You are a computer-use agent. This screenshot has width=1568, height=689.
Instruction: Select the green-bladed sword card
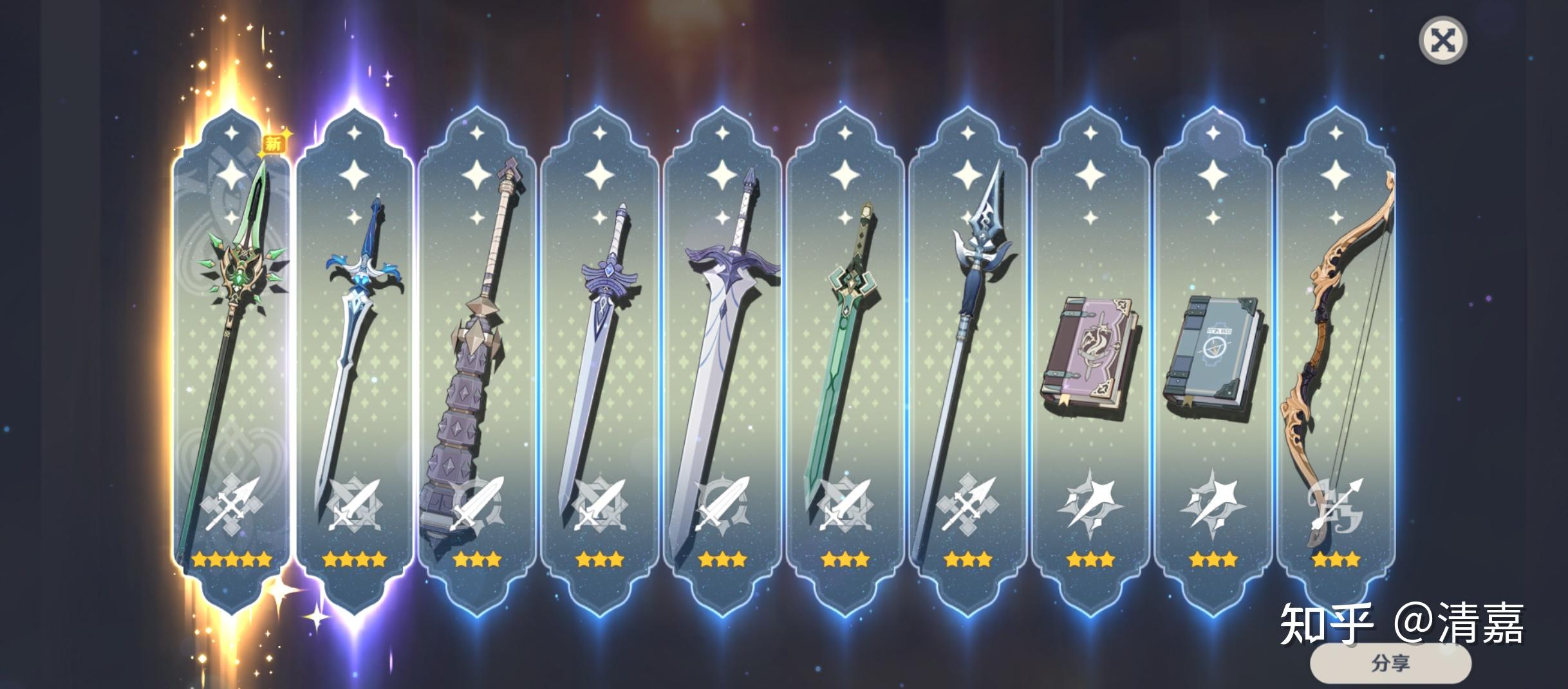(x=845, y=360)
